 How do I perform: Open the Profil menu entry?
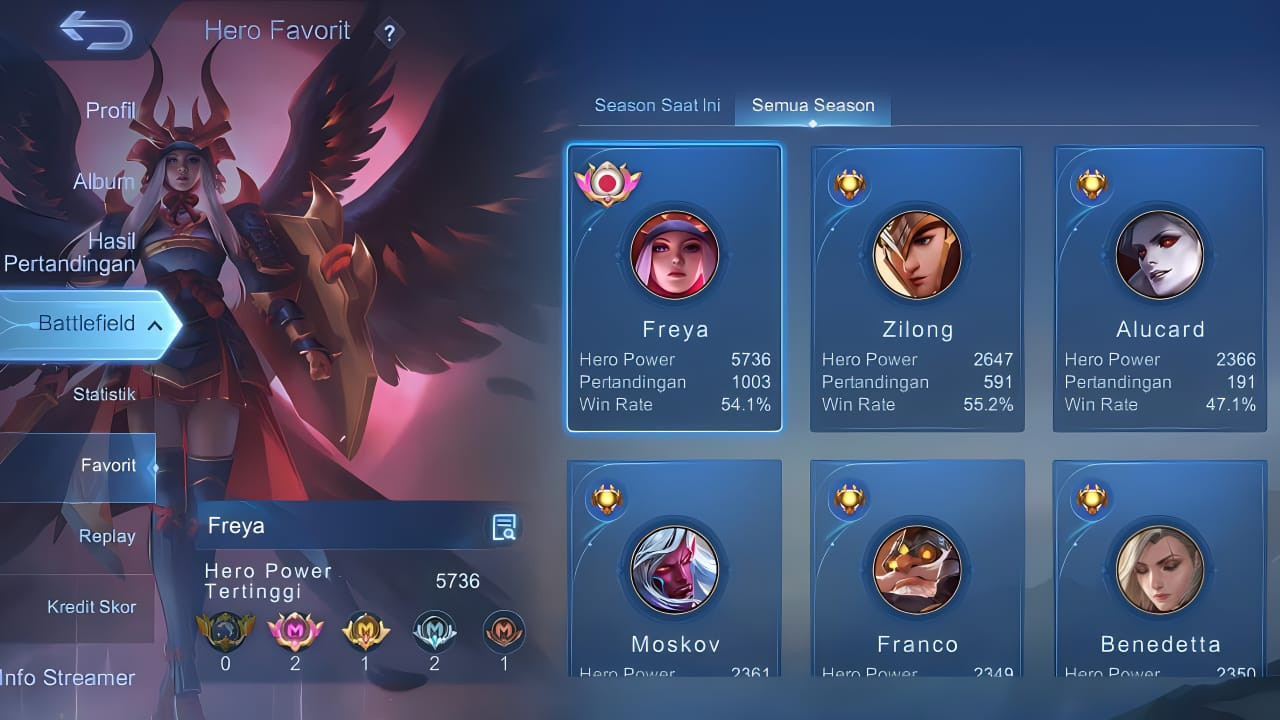(110, 110)
